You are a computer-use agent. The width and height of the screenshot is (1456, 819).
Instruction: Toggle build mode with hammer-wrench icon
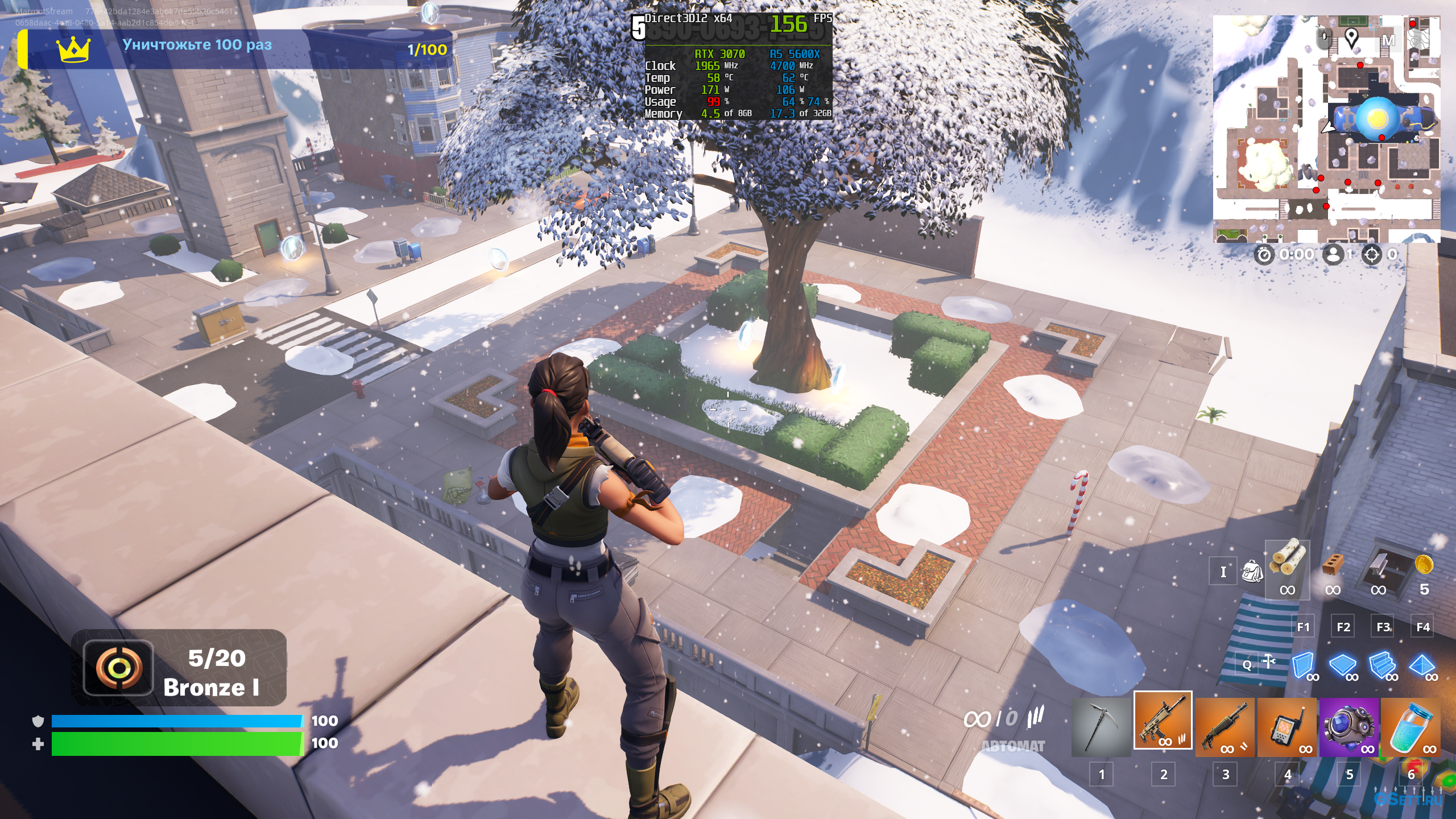(x=1268, y=661)
